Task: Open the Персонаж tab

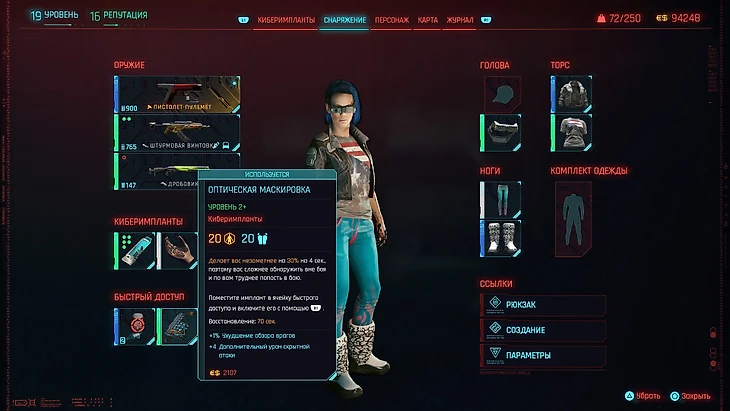Action: [389, 19]
